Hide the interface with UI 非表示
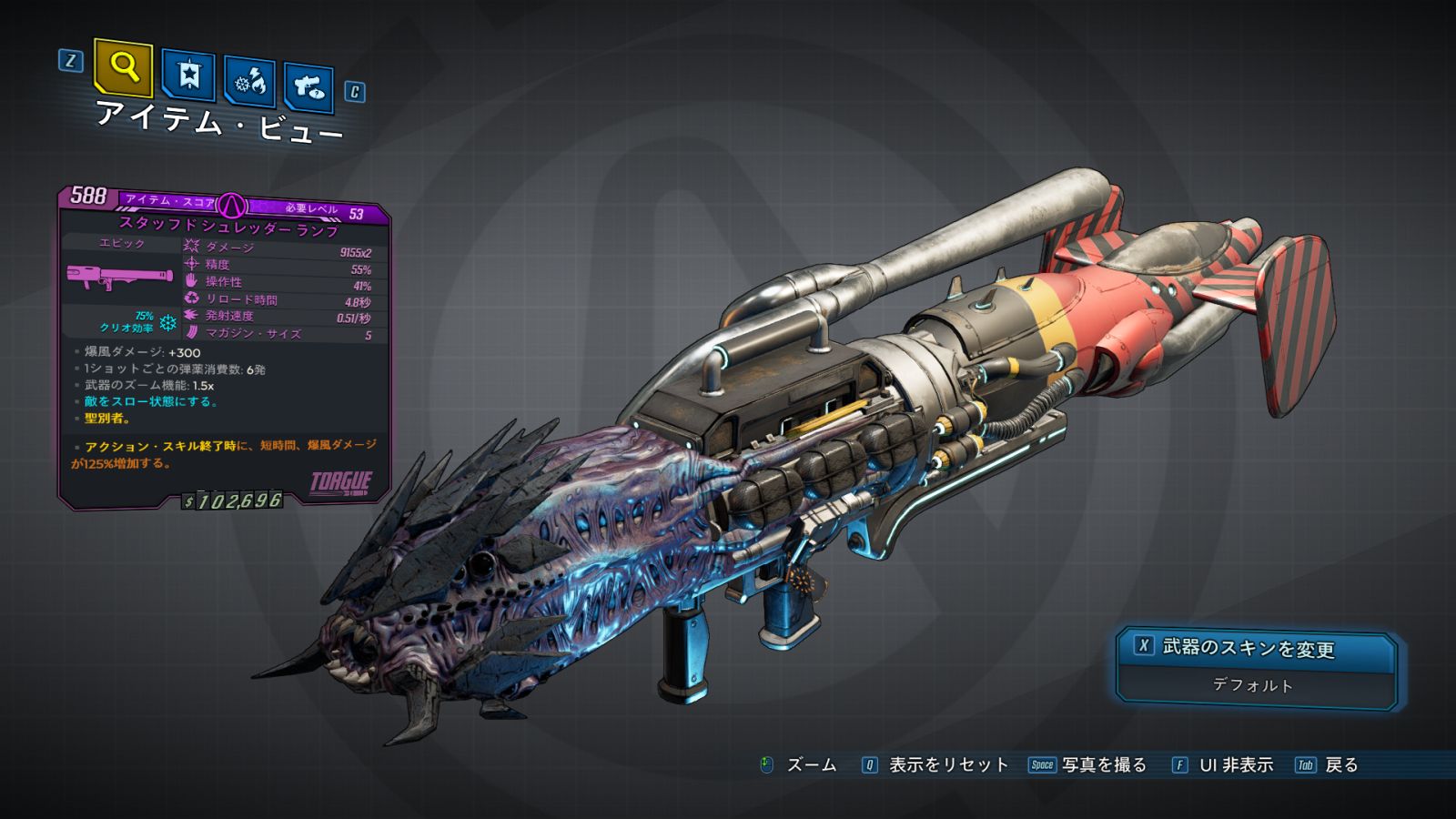Viewport: 1456px width, 819px height. 1235,765
